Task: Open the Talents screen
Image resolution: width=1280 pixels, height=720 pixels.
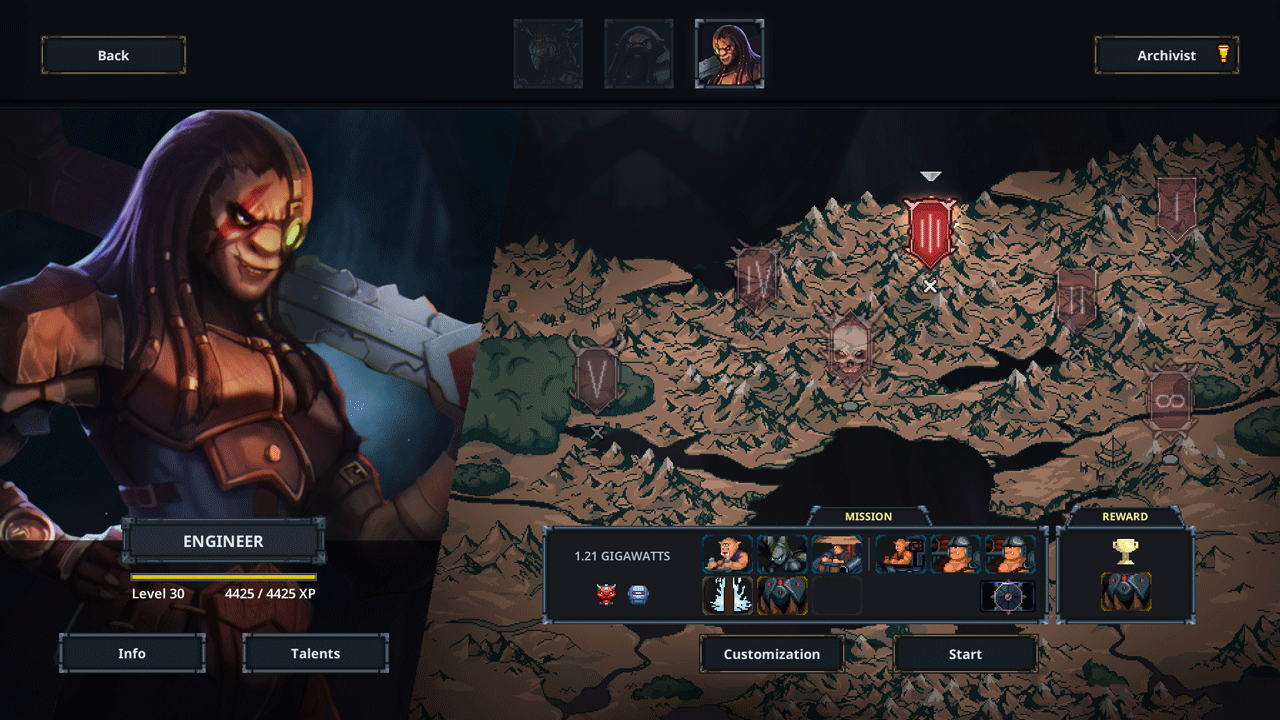Action: coord(315,653)
